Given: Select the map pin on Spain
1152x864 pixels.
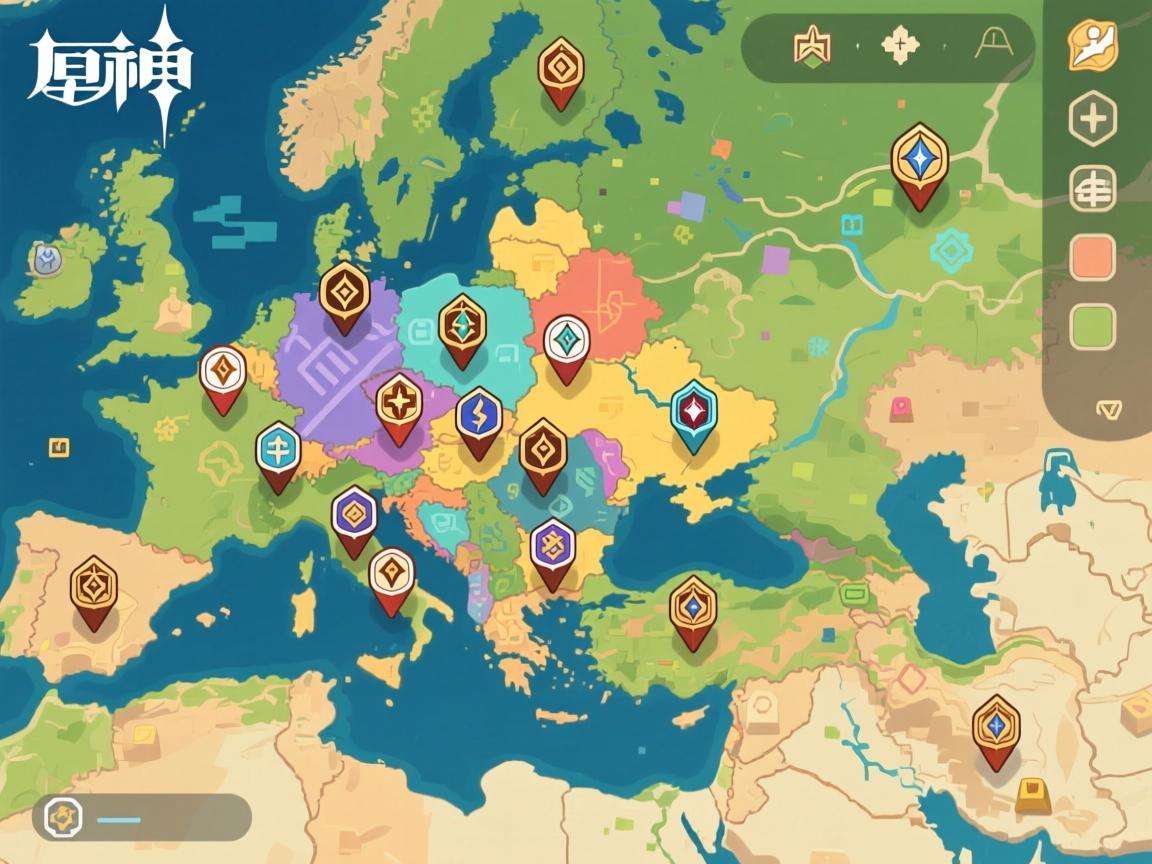Looking at the screenshot, I should coord(95,587).
